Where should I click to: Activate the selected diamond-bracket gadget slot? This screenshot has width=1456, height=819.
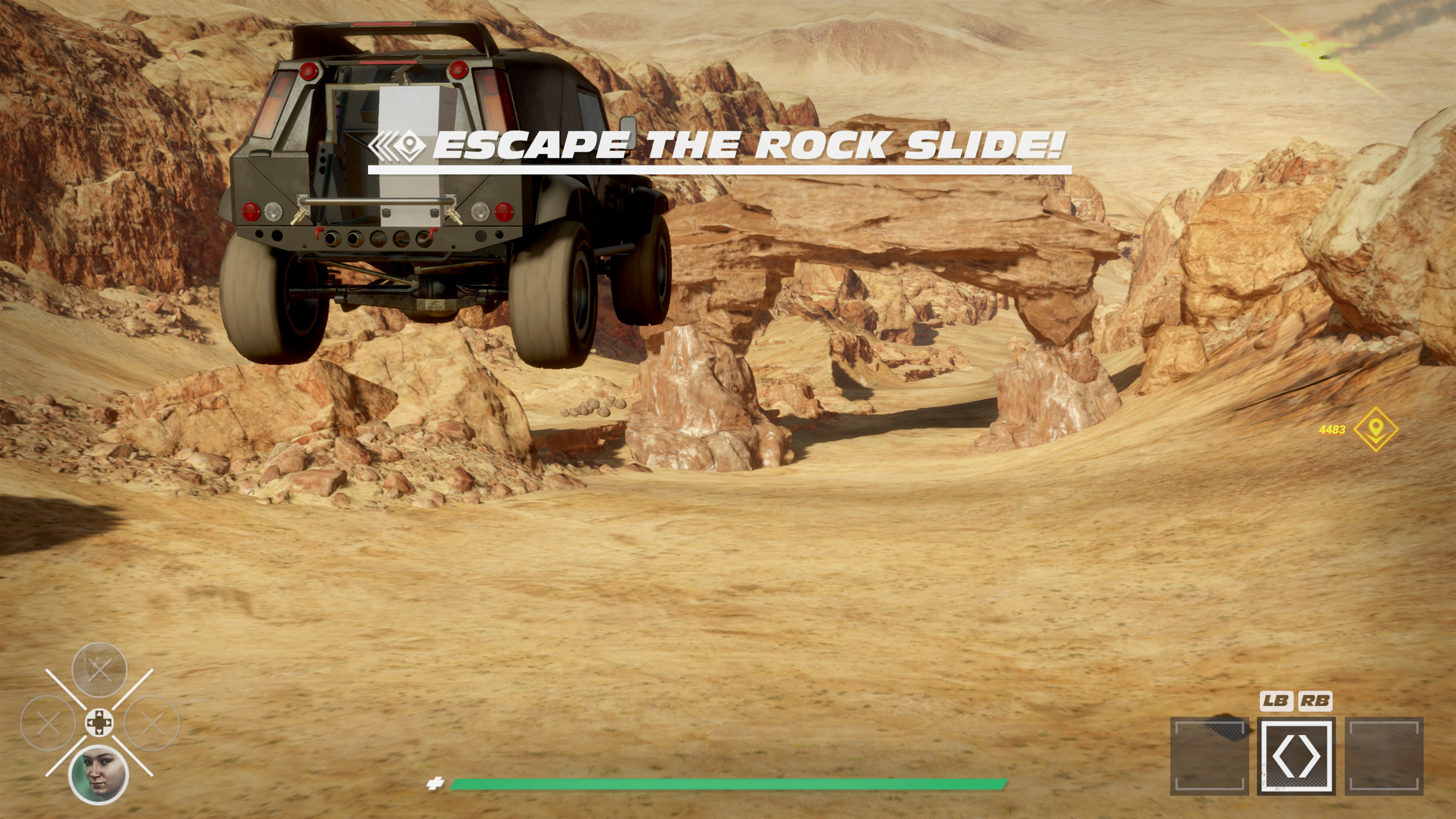[x=1296, y=756]
